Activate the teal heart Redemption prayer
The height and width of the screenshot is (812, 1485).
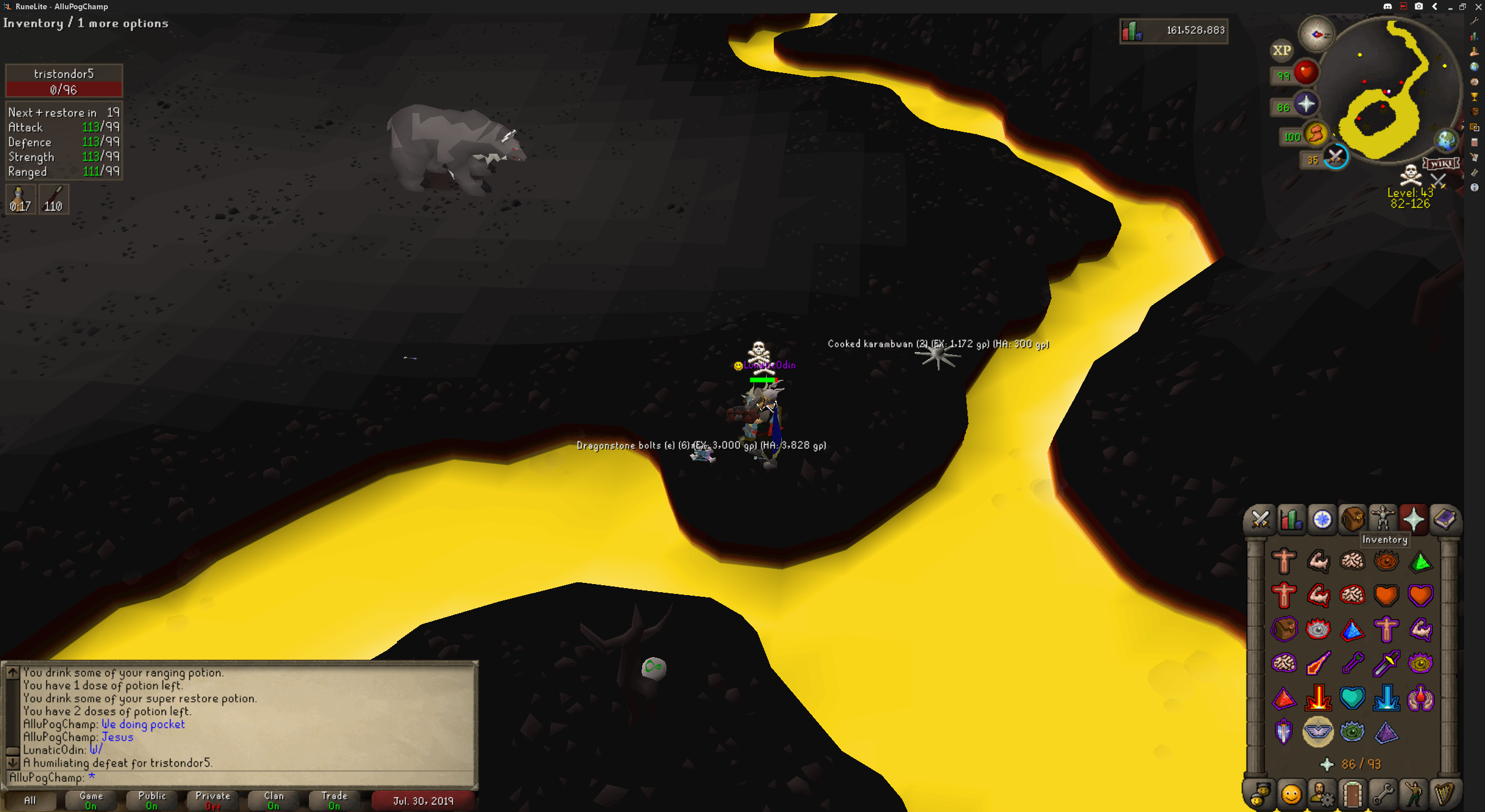pyautogui.click(x=1352, y=698)
